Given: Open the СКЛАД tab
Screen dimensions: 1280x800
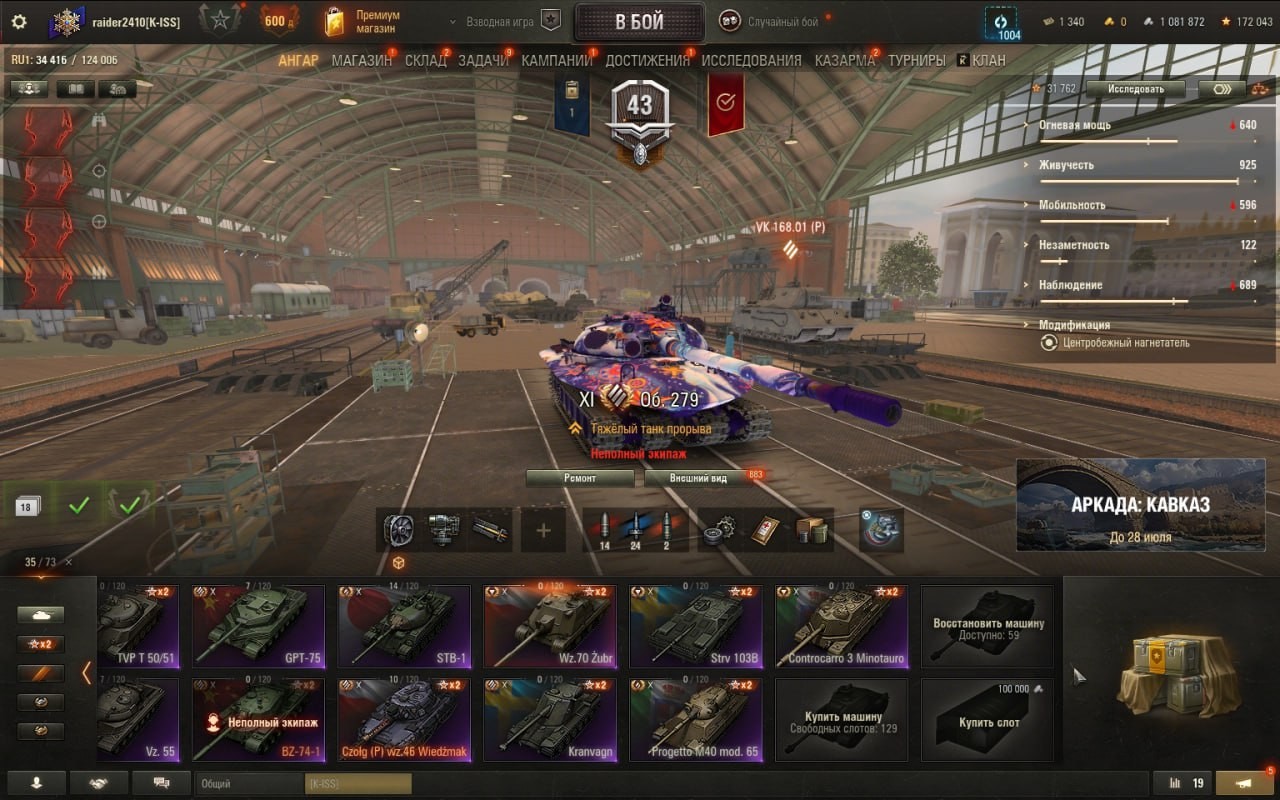Looking at the screenshot, I should coord(425,60).
